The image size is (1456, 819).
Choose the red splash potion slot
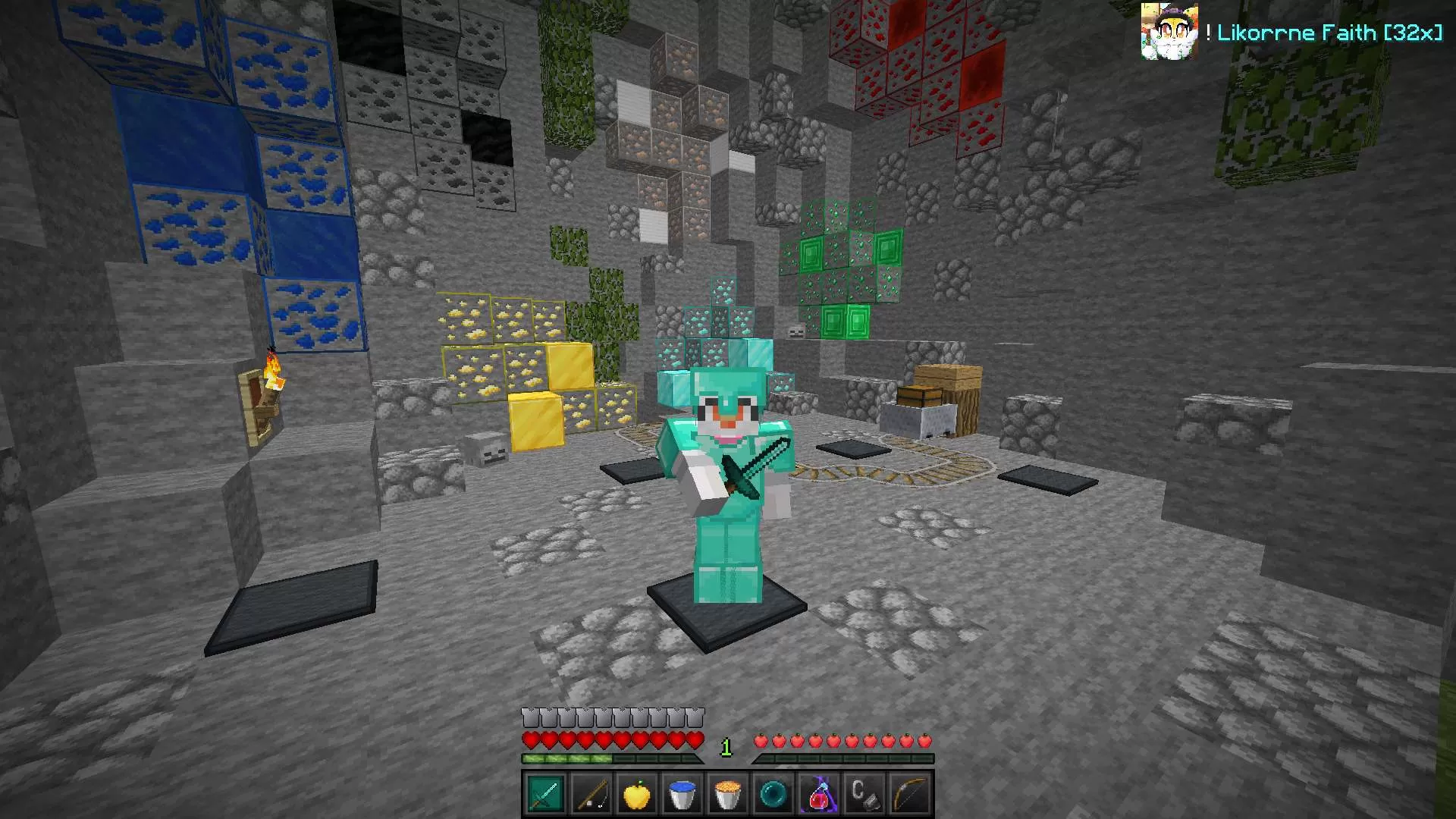(x=819, y=794)
